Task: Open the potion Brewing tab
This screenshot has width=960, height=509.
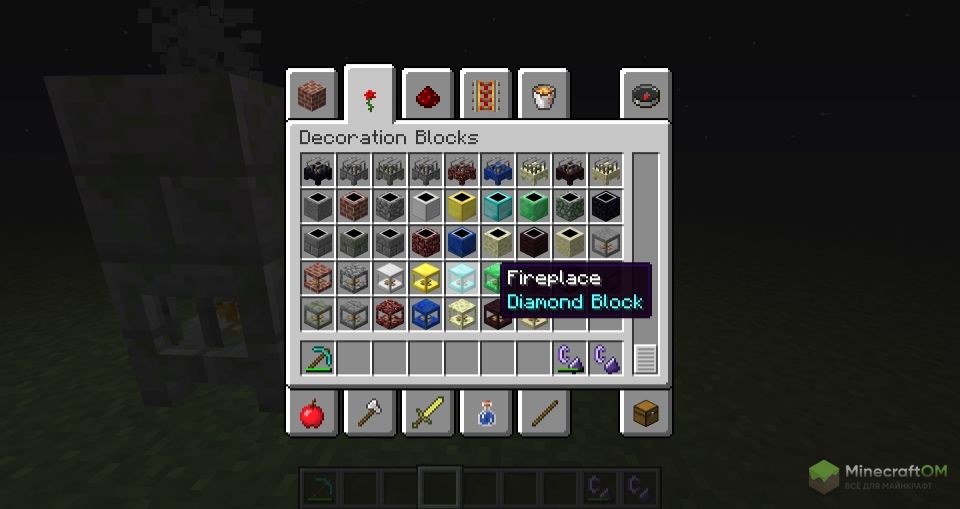Action: [486, 411]
